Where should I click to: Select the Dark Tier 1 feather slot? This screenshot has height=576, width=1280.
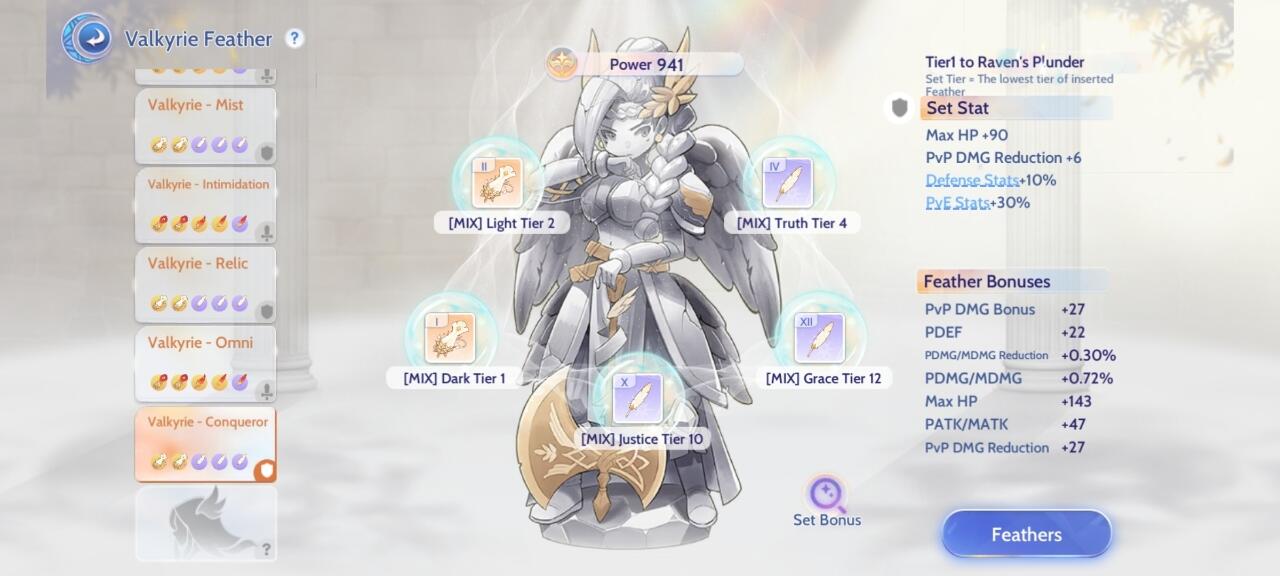click(450, 338)
